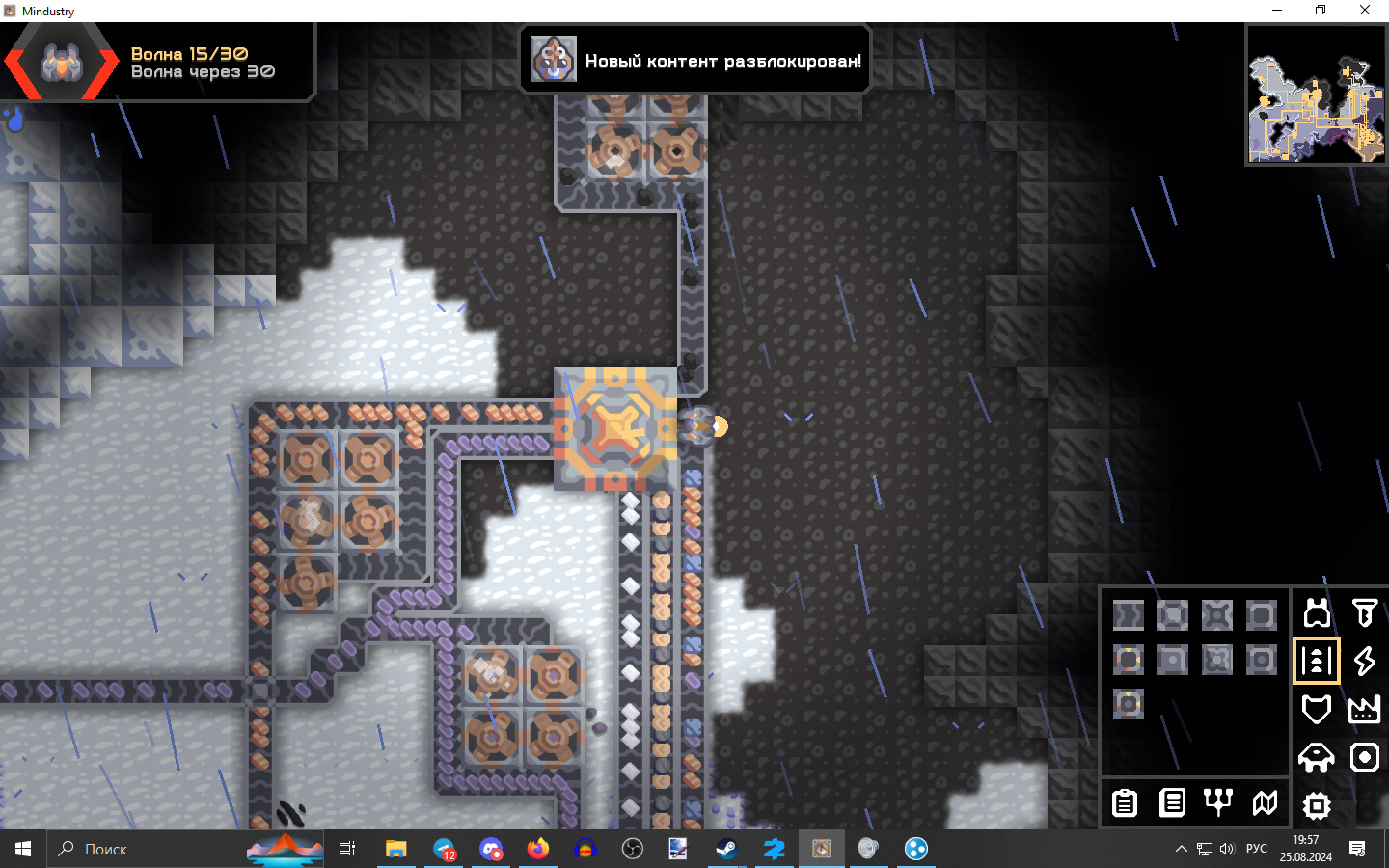Pick the duct conveyor block

point(1129,615)
